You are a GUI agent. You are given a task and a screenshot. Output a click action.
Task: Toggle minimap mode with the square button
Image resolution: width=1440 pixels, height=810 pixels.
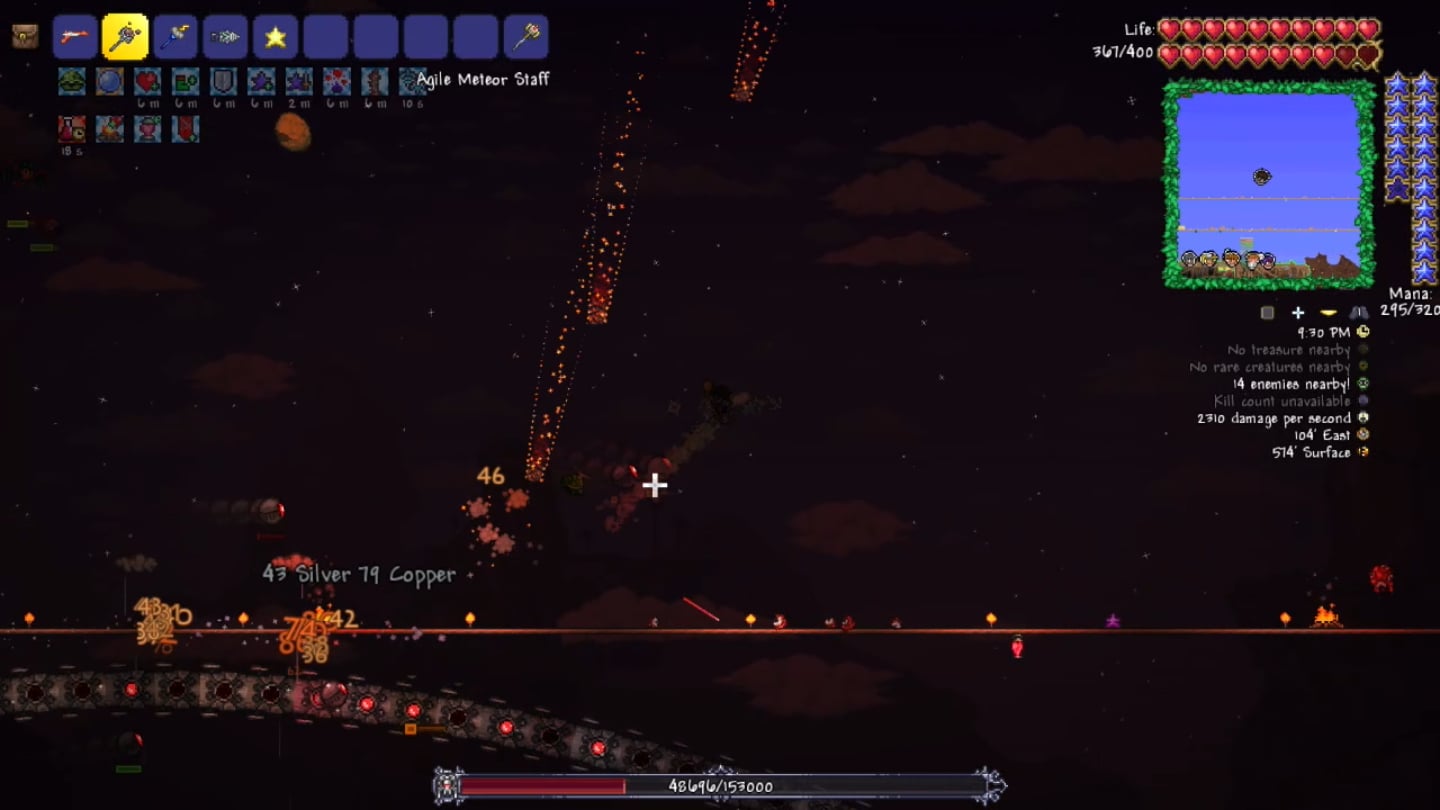pyautogui.click(x=1268, y=313)
